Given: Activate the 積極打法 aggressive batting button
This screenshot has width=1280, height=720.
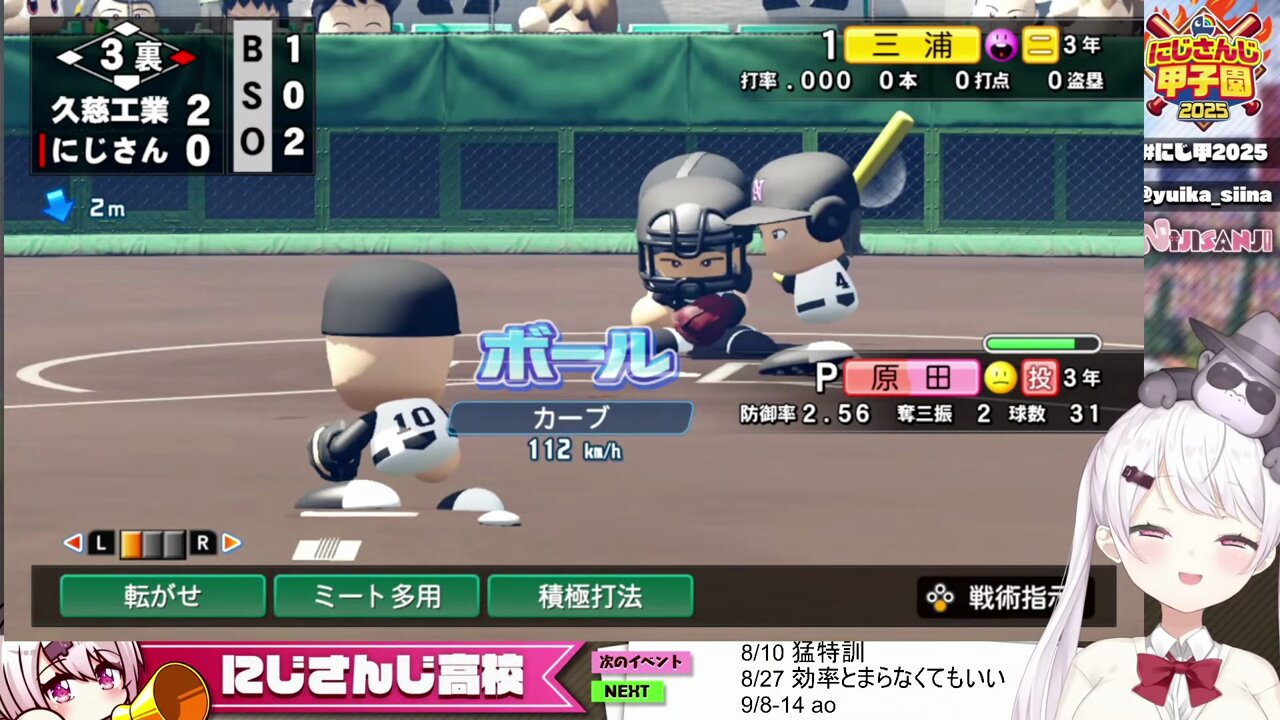Looking at the screenshot, I should [591, 594].
